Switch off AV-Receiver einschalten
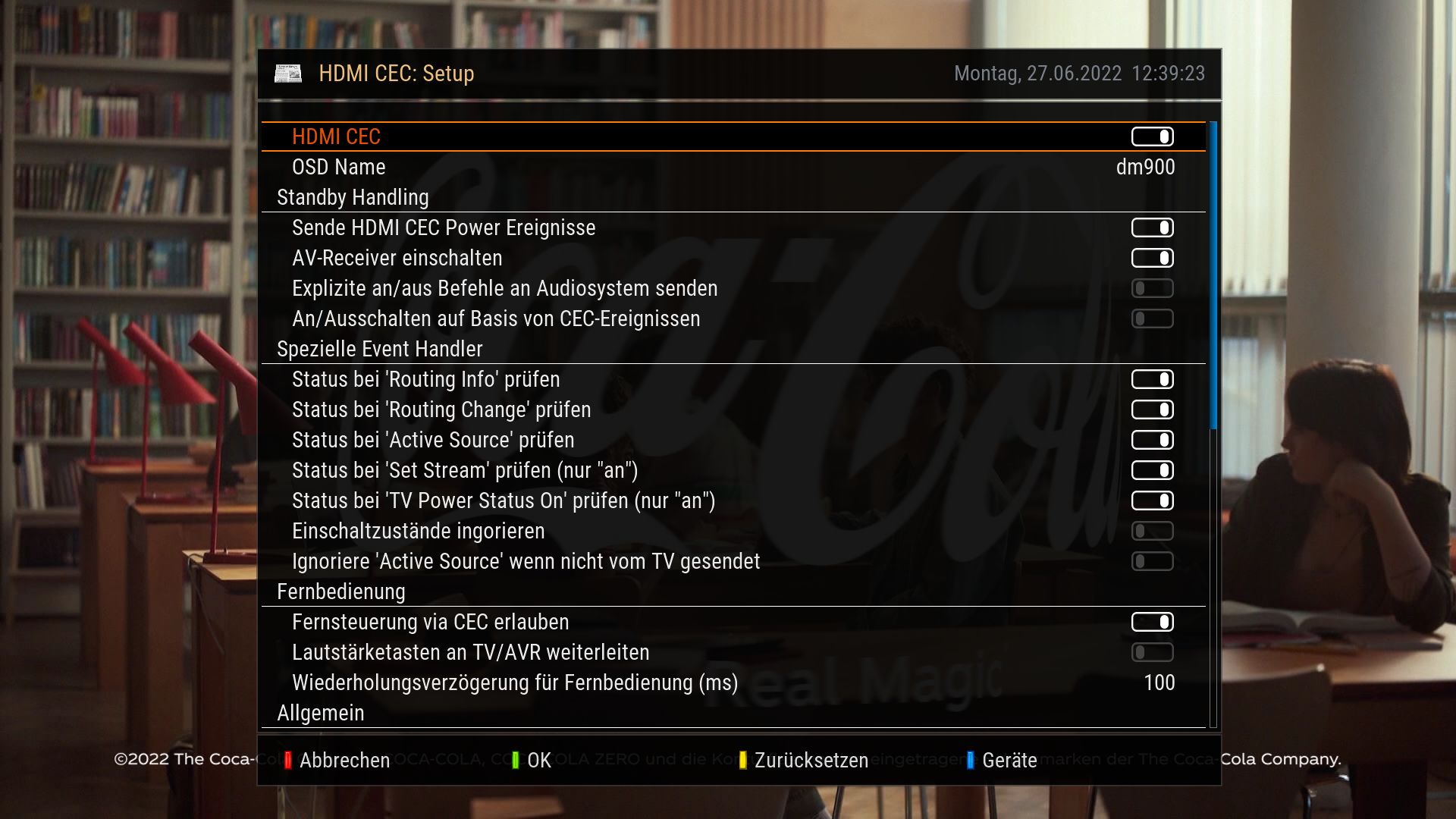 1152,258
